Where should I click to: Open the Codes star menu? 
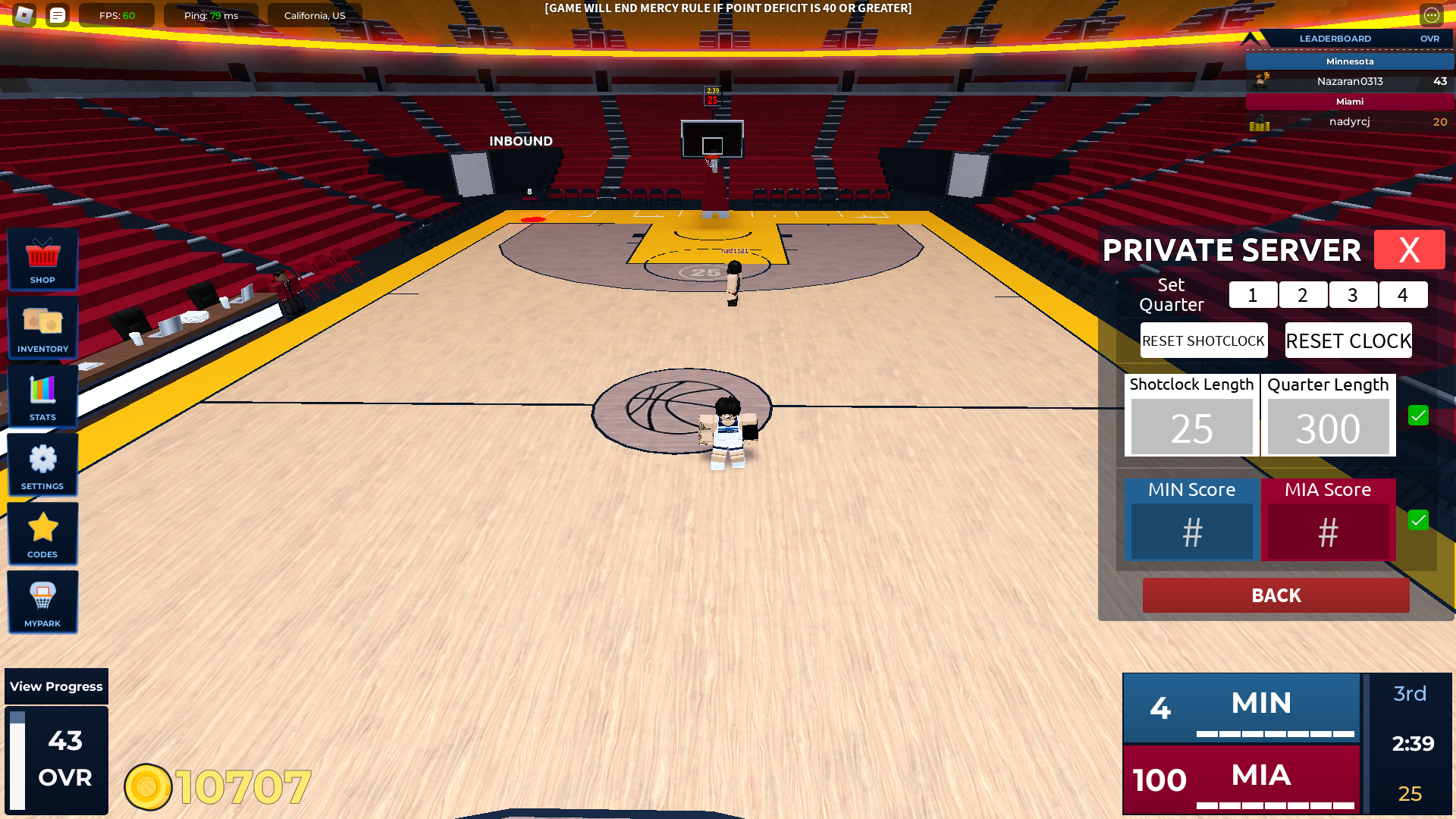click(x=42, y=533)
